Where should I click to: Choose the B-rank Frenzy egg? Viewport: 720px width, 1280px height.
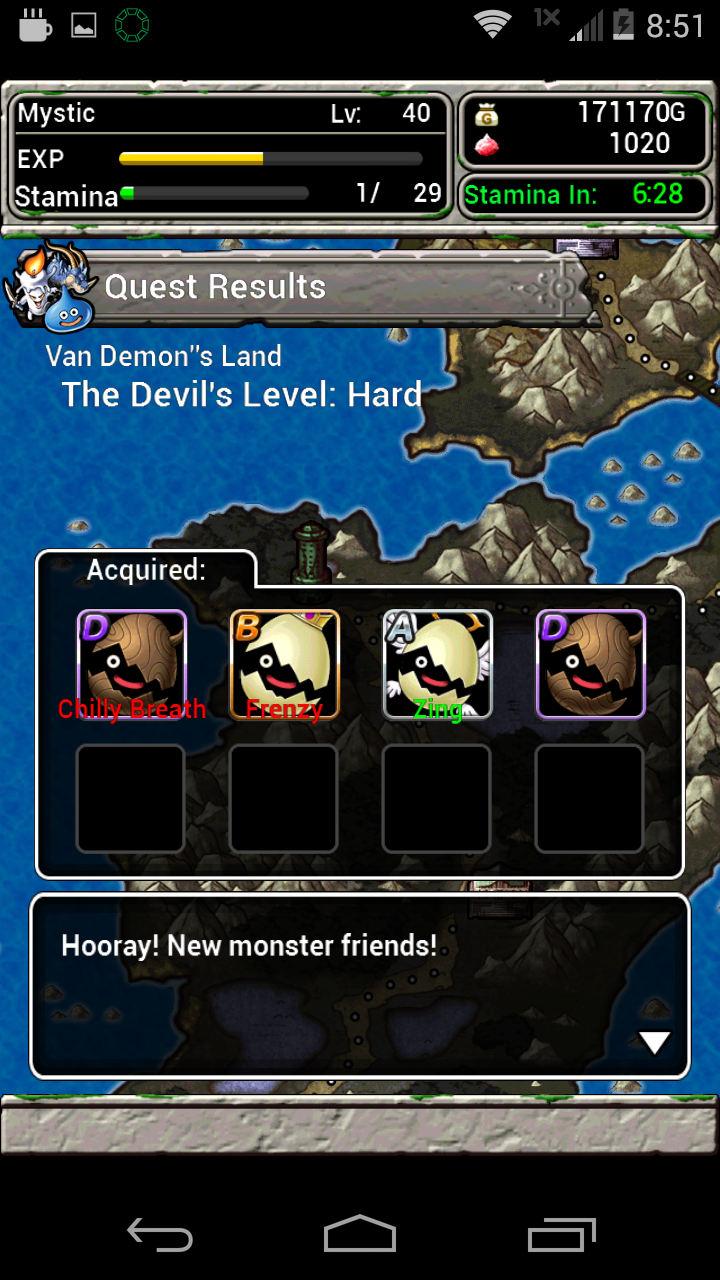click(x=285, y=664)
